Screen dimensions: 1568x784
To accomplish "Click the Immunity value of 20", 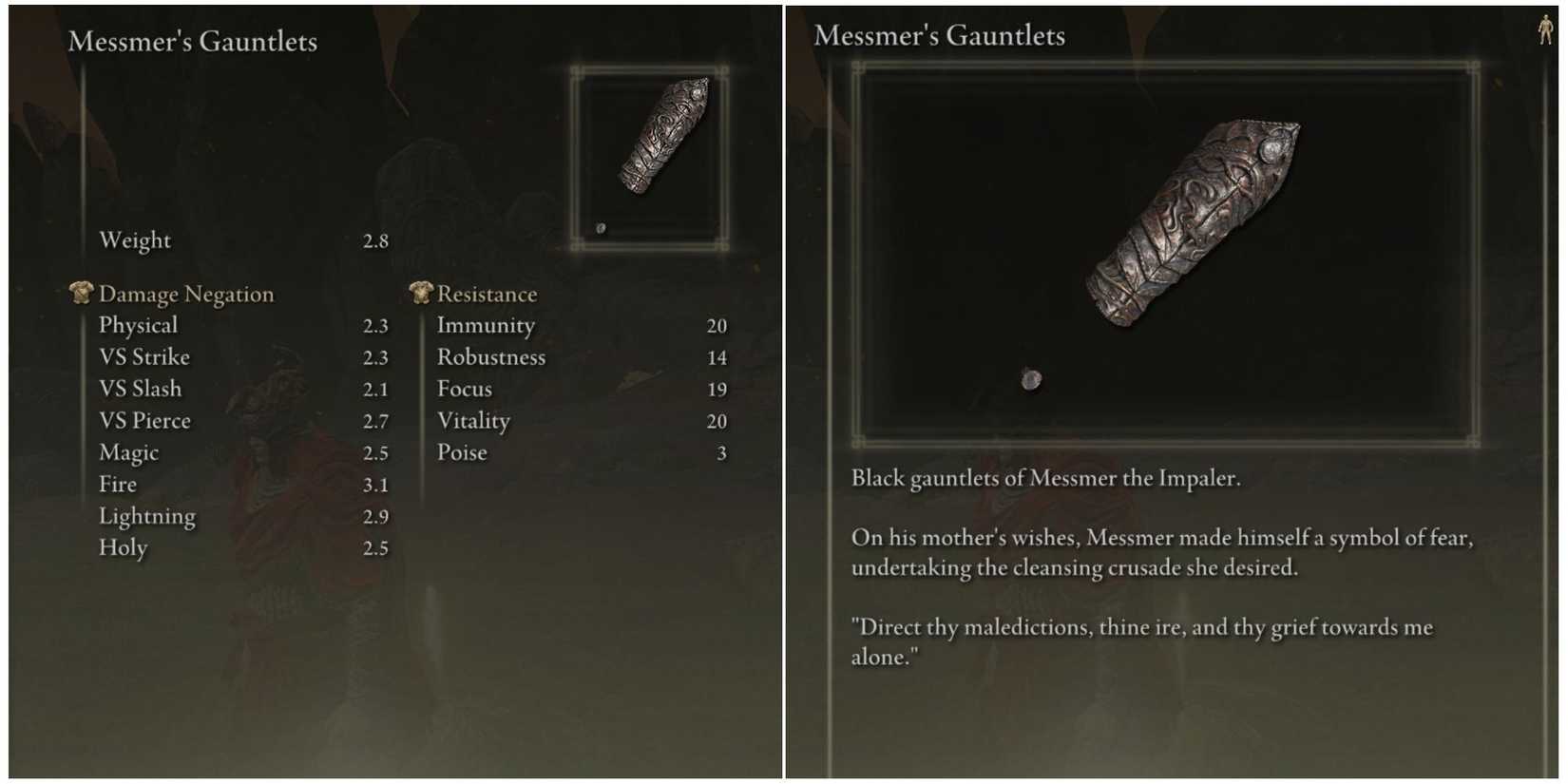I will (x=718, y=325).
